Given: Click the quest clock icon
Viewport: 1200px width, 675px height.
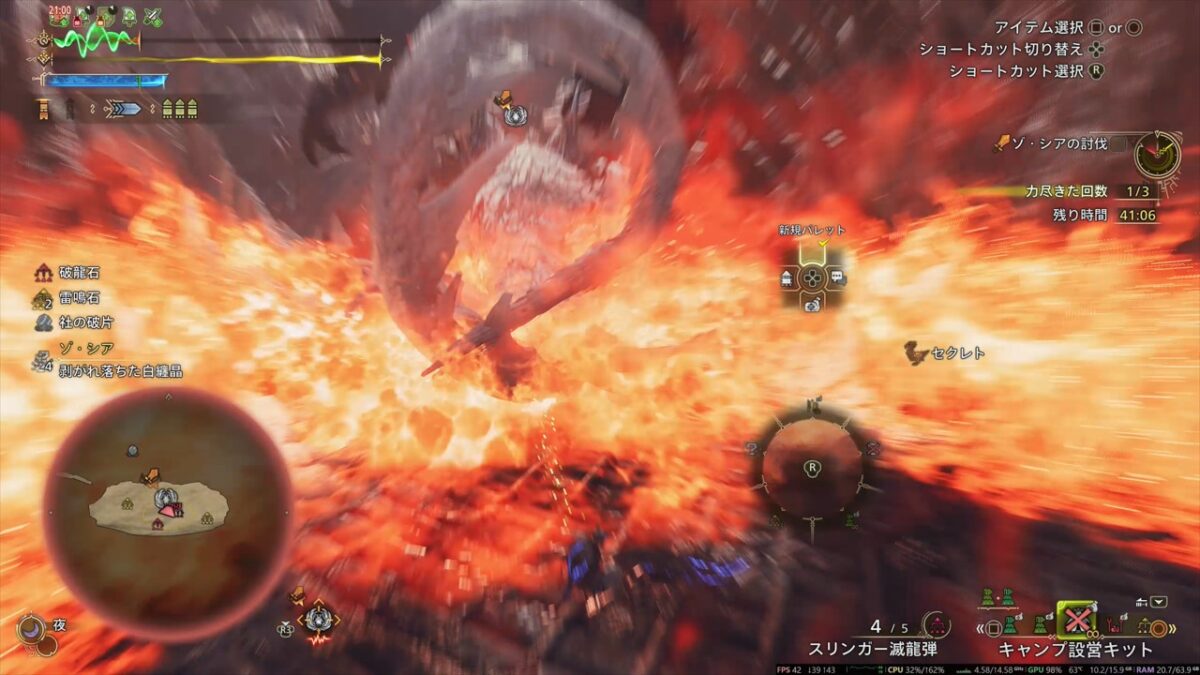Looking at the screenshot, I should (1157, 153).
